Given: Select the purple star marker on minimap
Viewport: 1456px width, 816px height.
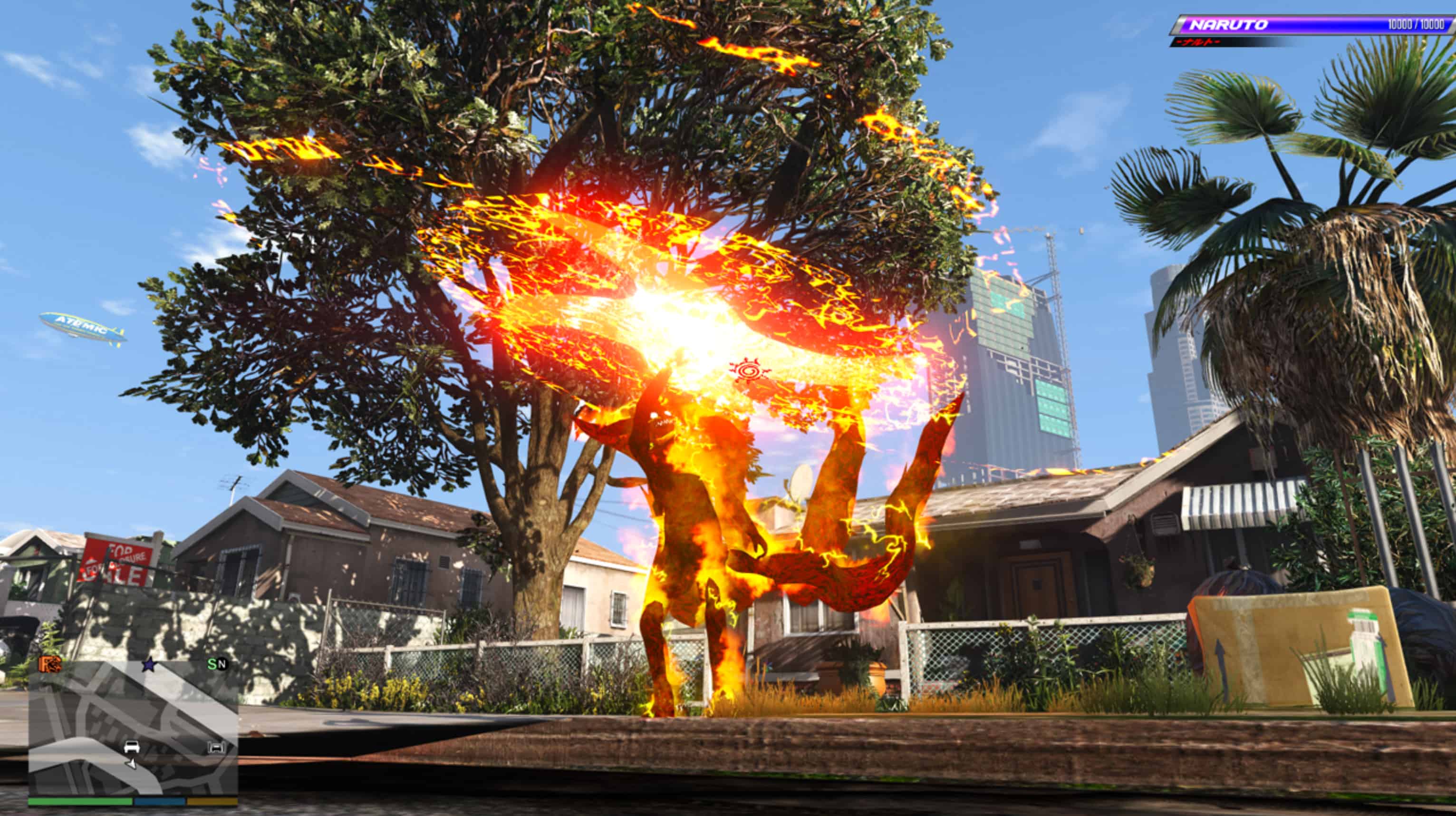Looking at the screenshot, I should tap(149, 665).
